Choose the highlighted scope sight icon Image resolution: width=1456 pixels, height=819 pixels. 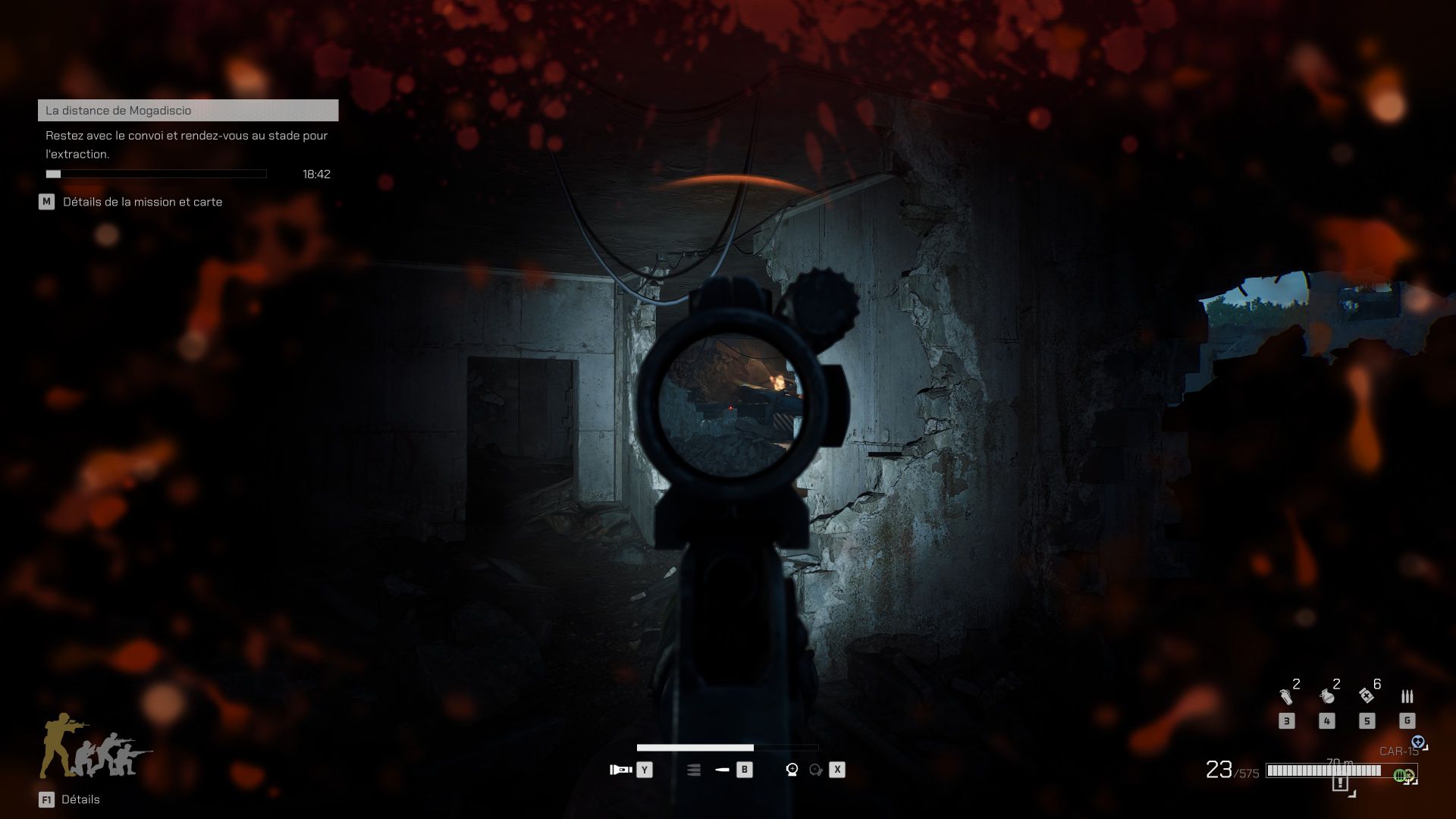click(792, 770)
